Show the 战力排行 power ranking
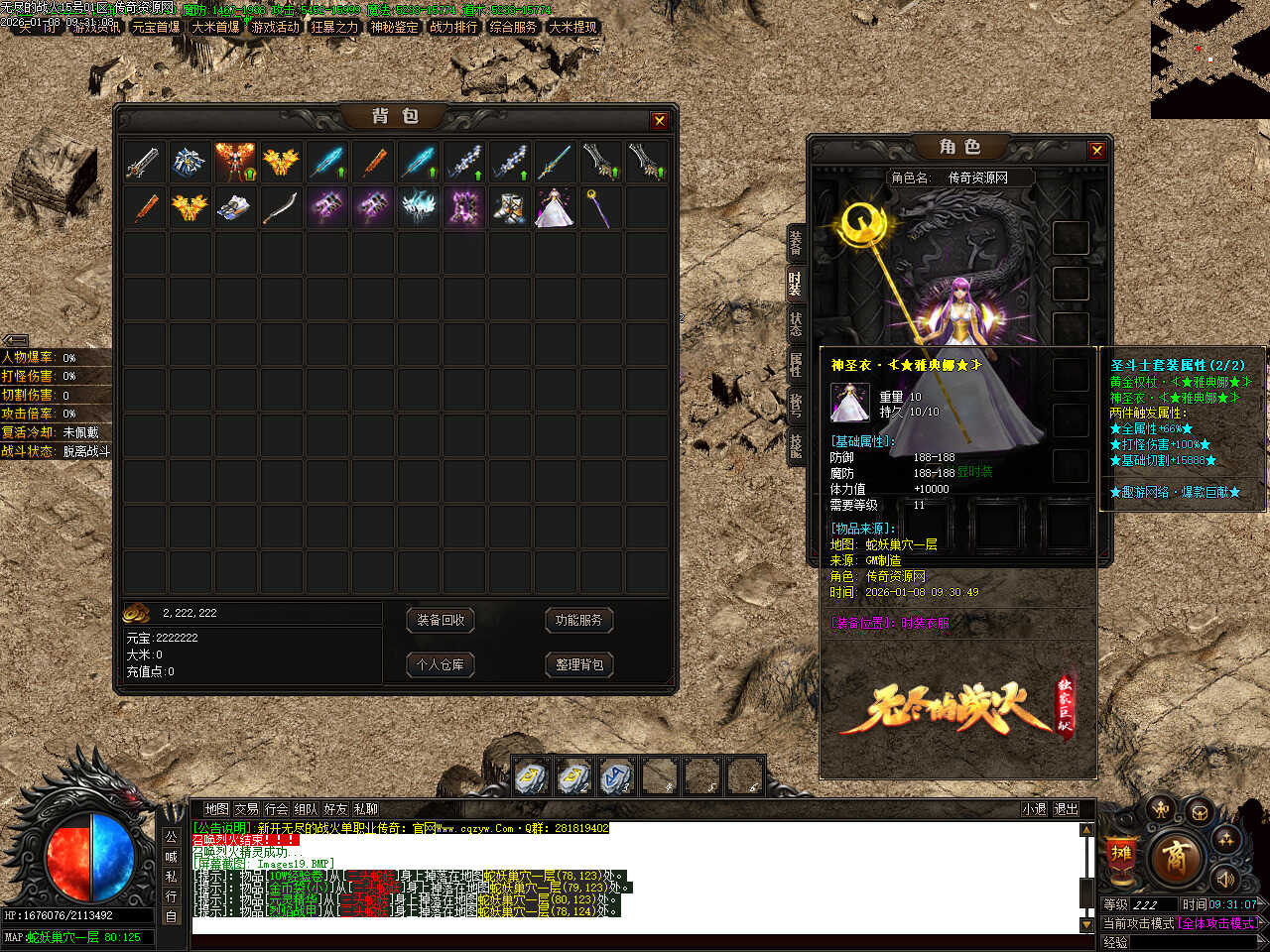Screen dimensions: 1270x952 [453, 28]
